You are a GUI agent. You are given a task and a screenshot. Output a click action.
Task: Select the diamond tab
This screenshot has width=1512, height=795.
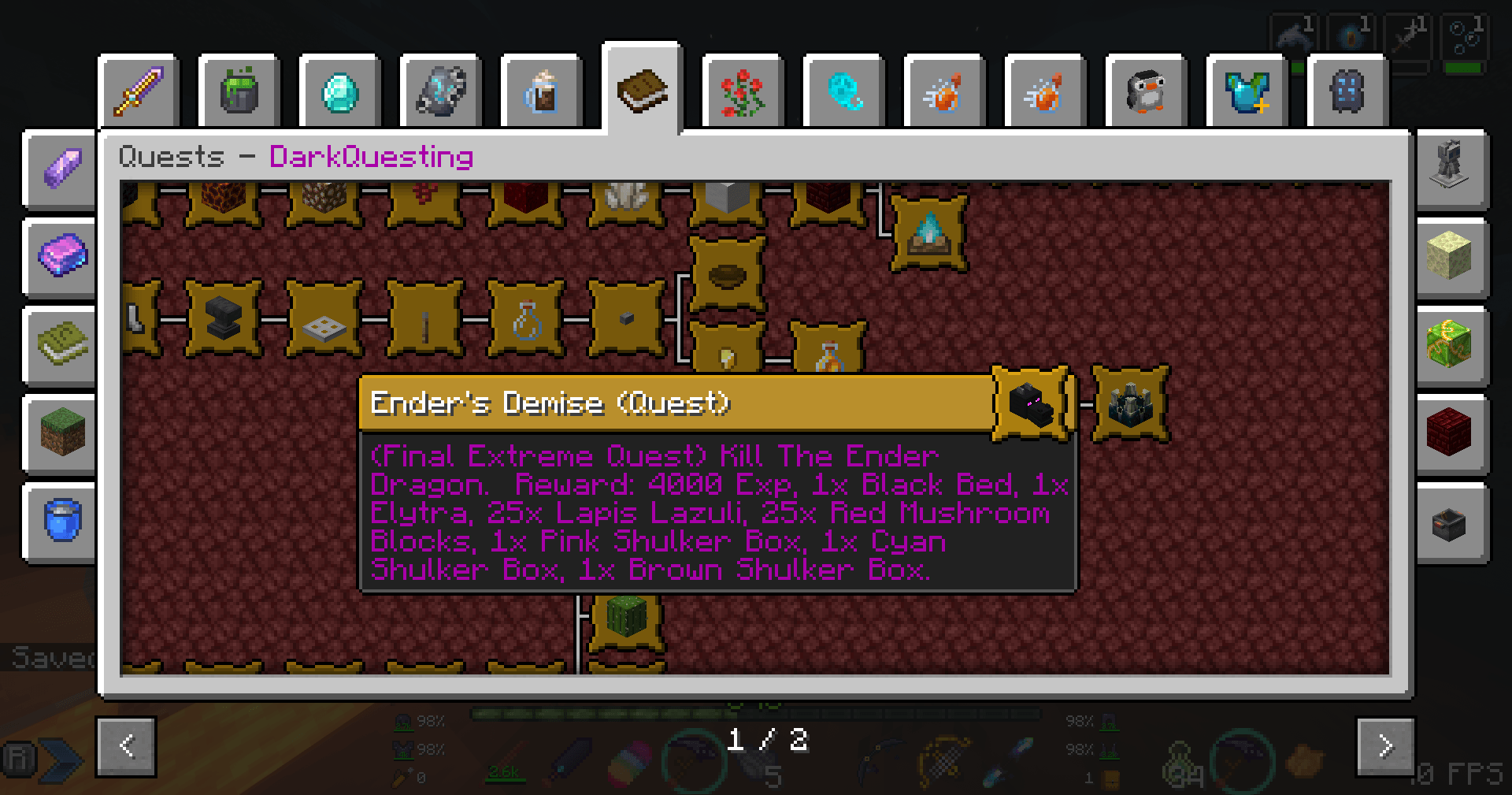point(340,91)
